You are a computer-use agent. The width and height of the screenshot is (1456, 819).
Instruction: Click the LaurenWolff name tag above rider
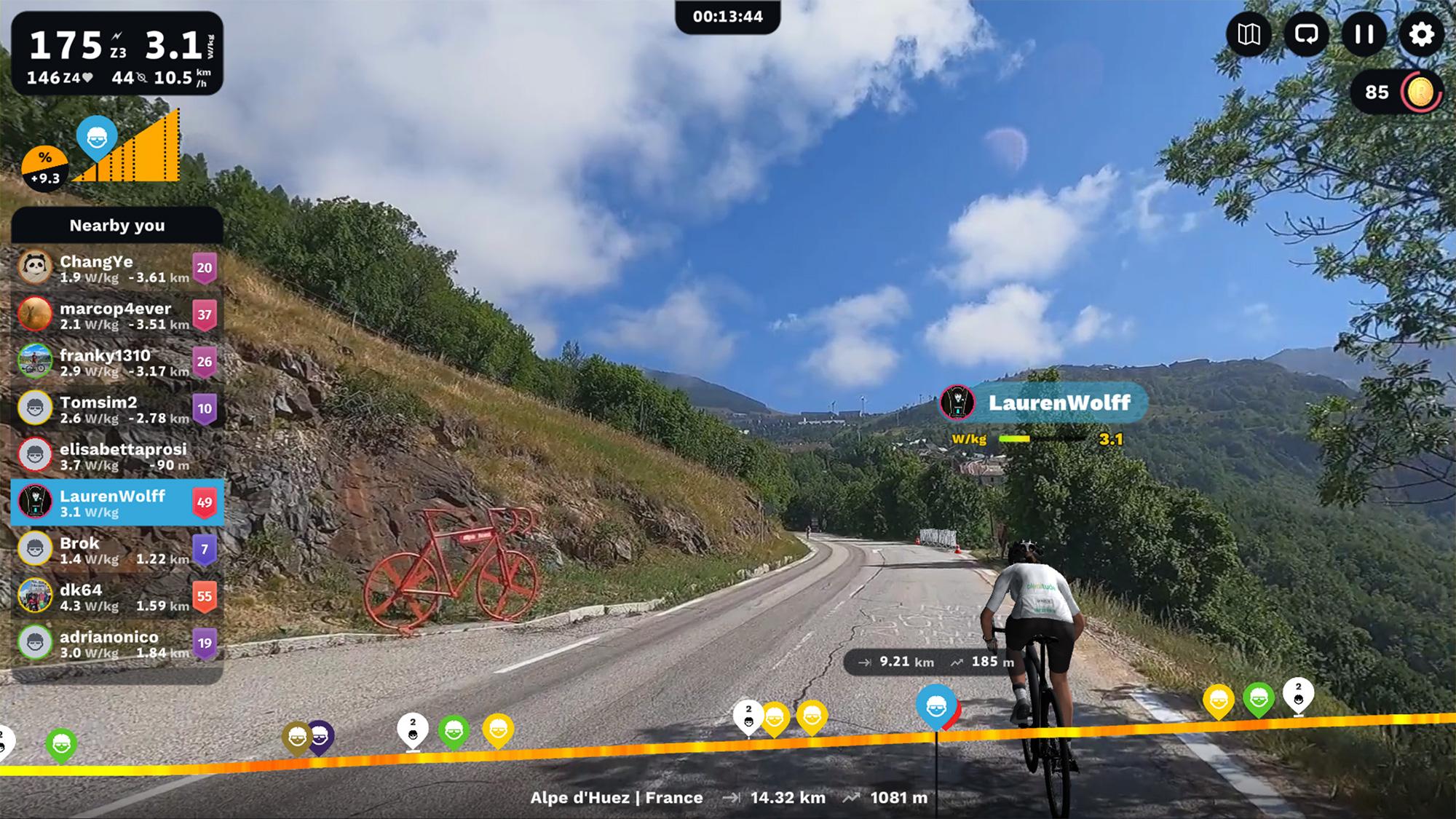coord(1045,403)
